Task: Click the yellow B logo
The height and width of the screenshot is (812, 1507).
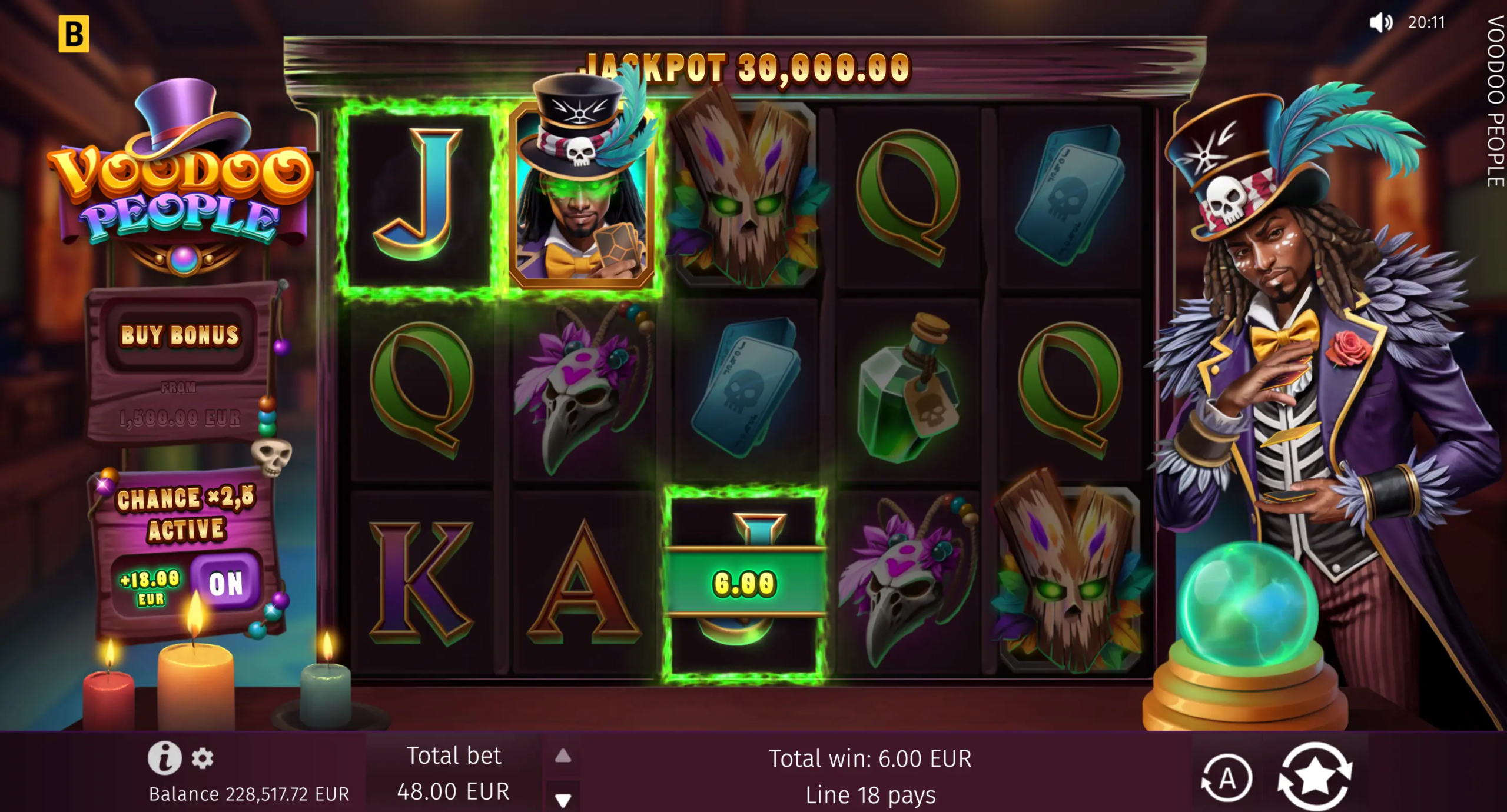Action: 74,34
